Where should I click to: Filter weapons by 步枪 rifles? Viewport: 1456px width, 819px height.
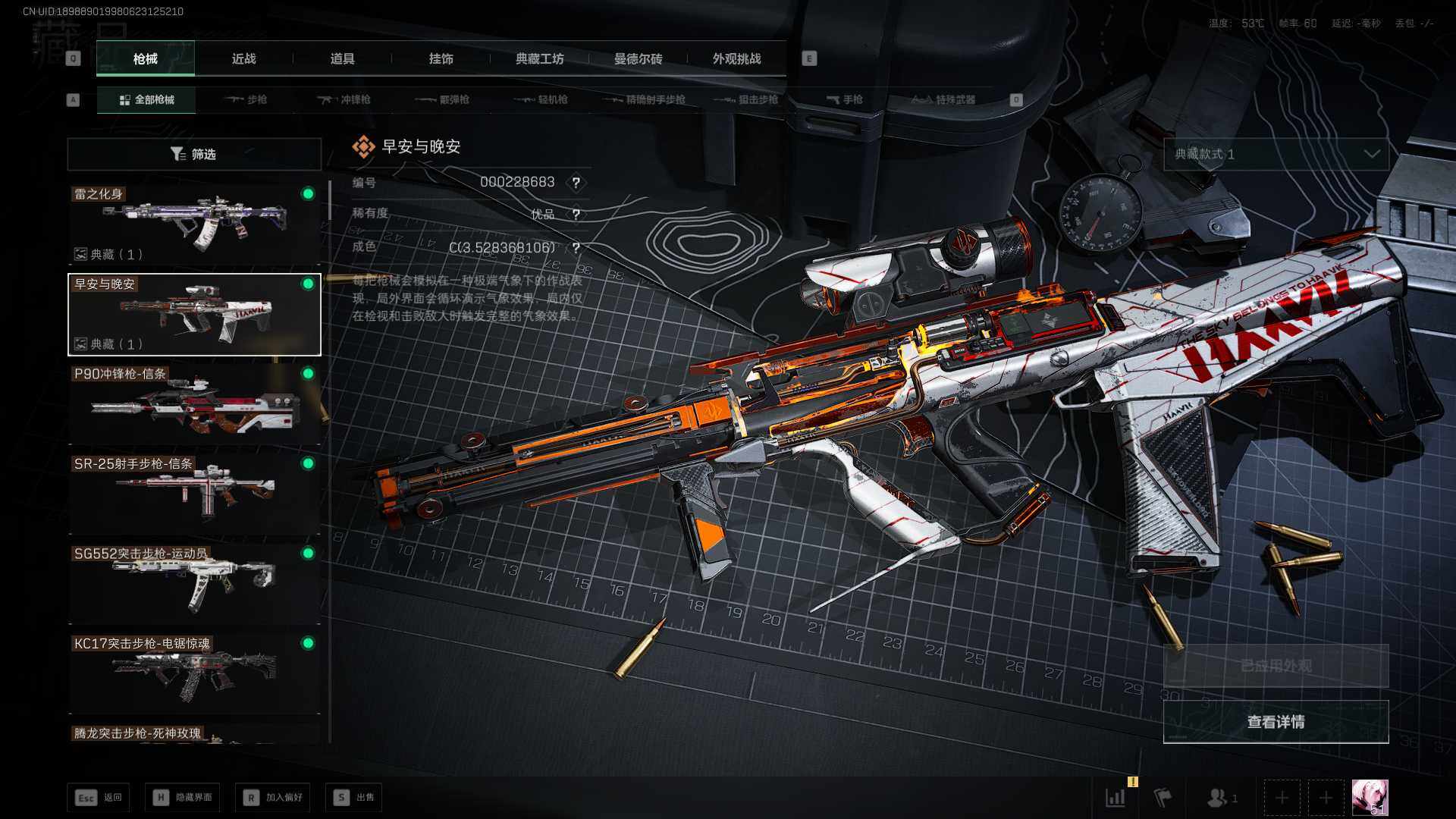point(247,99)
